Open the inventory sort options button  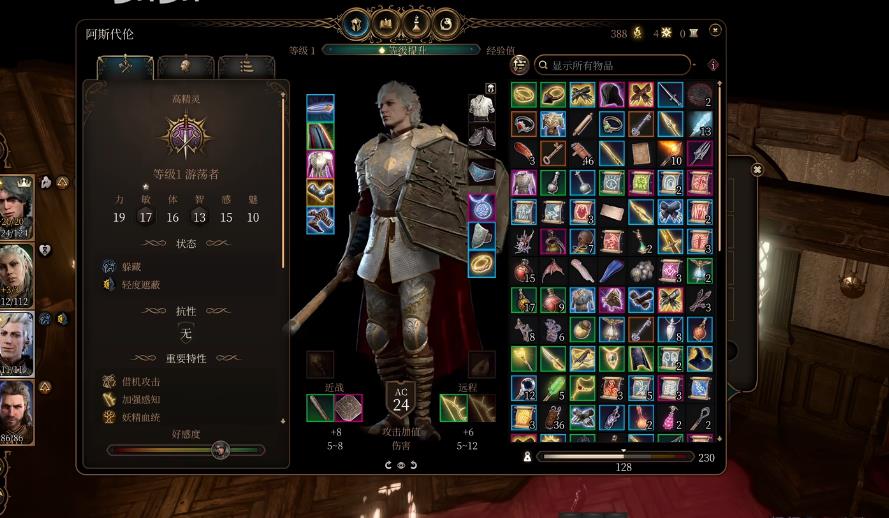point(520,65)
